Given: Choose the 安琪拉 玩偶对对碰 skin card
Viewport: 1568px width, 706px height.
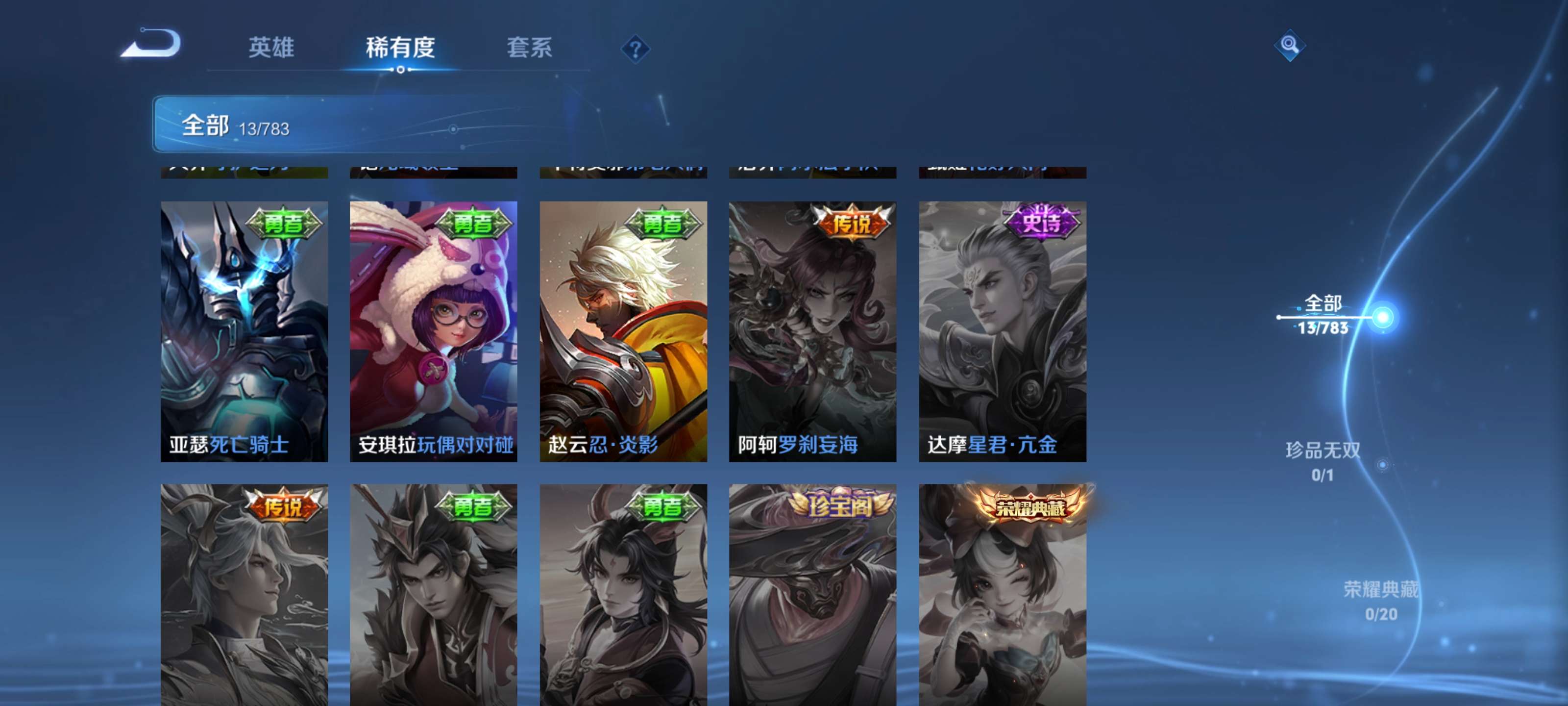Looking at the screenshot, I should [x=433, y=331].
